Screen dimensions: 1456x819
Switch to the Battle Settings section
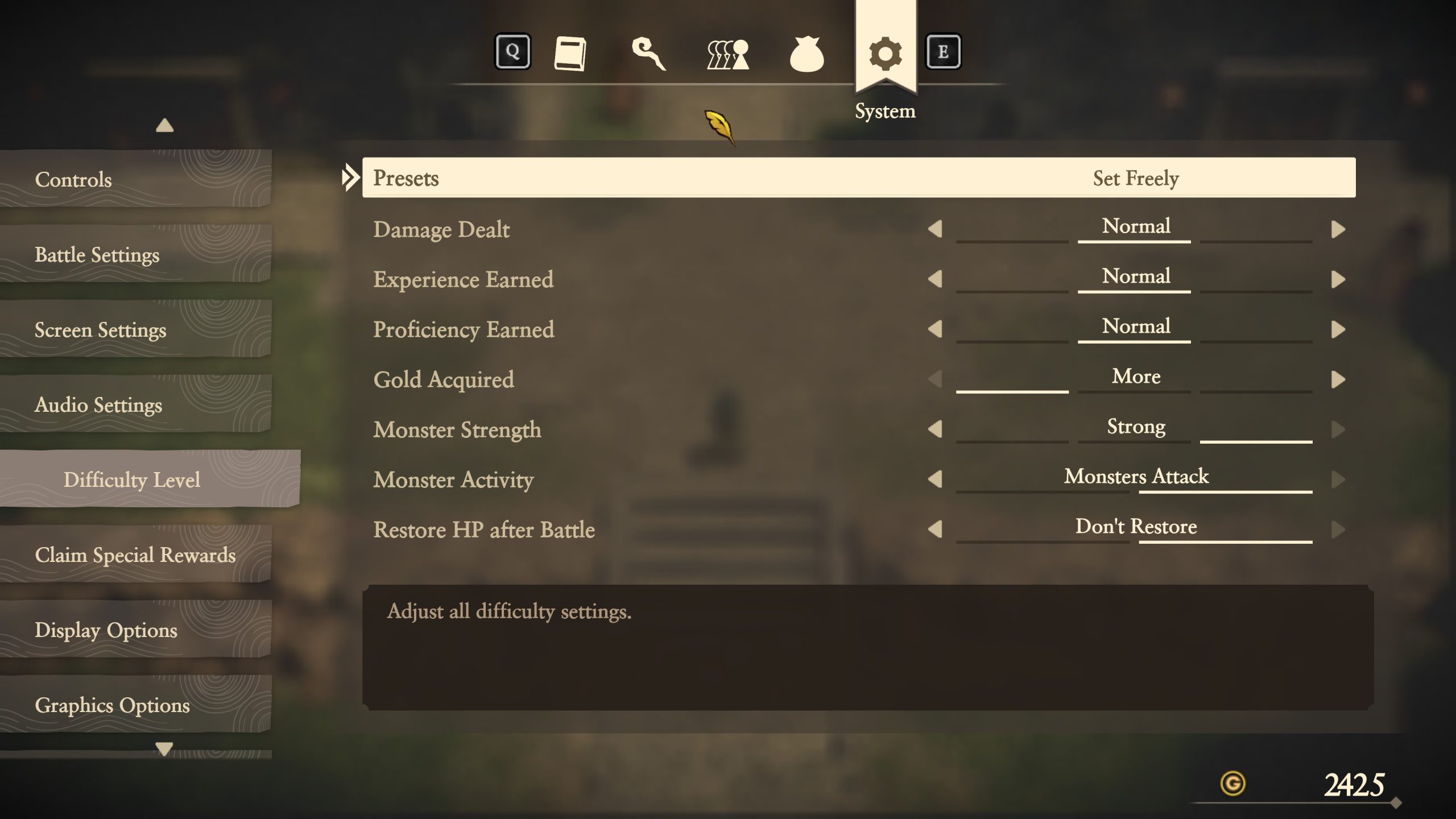point(97,255)
